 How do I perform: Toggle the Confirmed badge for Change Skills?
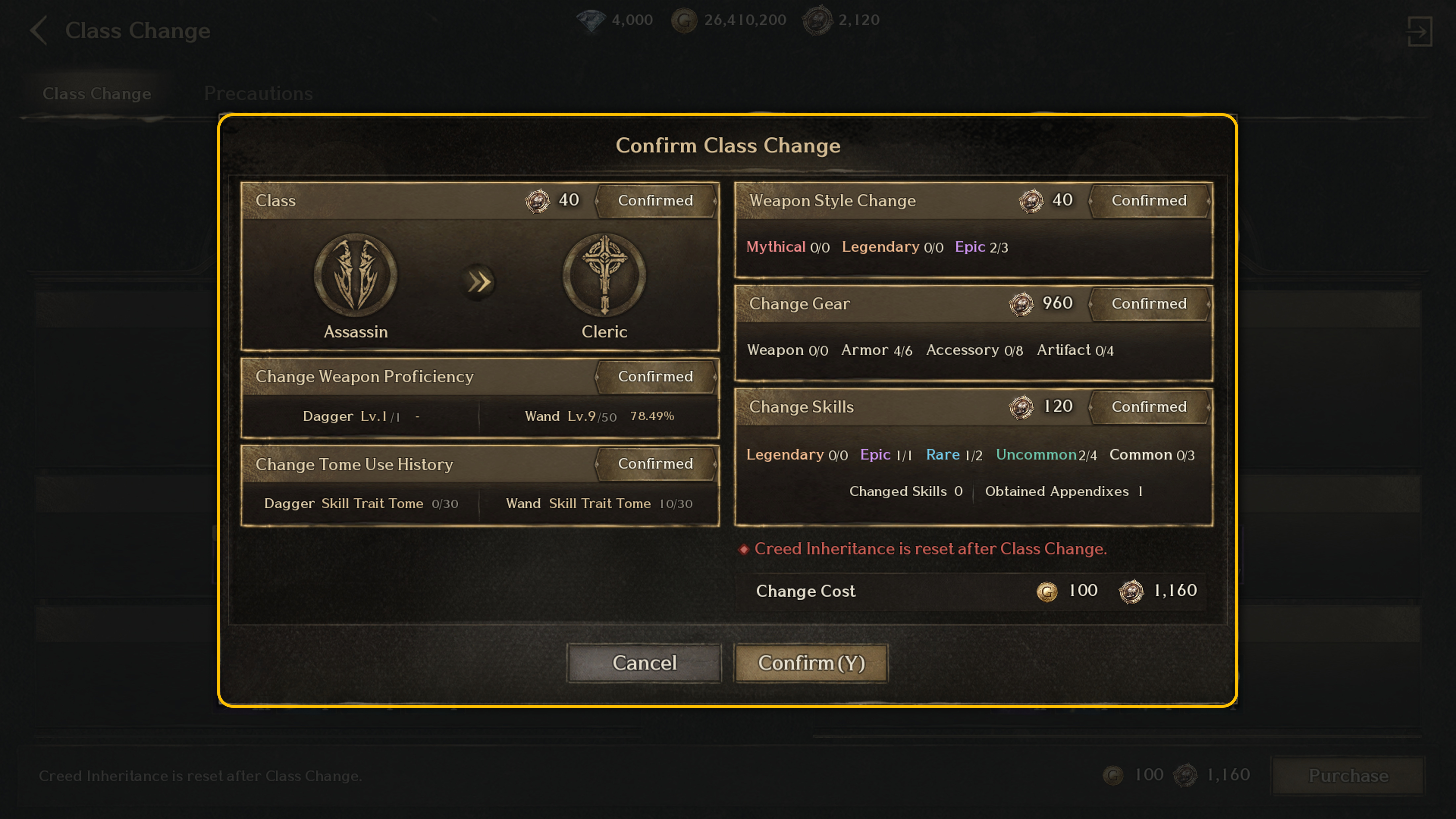click(x=1149, y=407)
